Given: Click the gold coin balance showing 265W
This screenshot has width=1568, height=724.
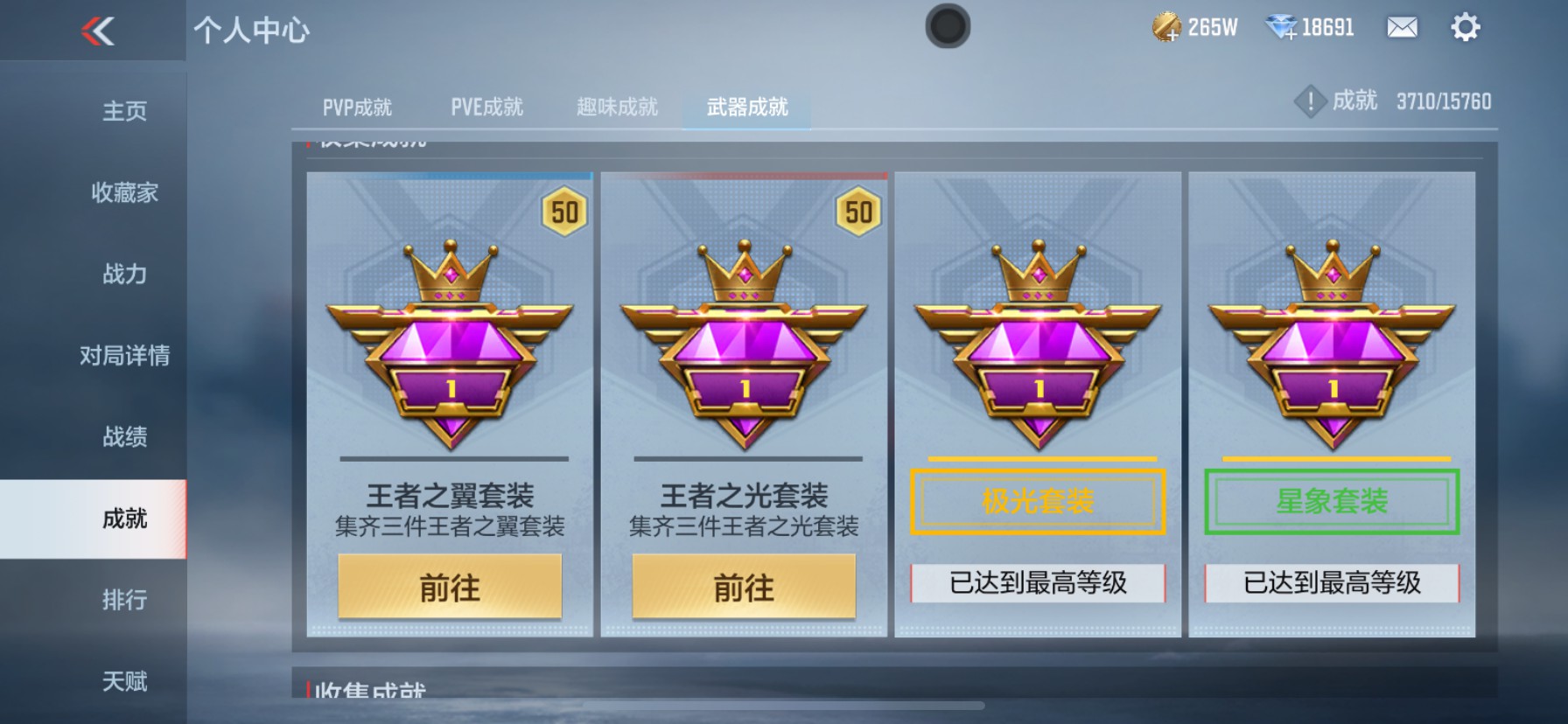Looking at the screenshot, I should [1195, 27].
